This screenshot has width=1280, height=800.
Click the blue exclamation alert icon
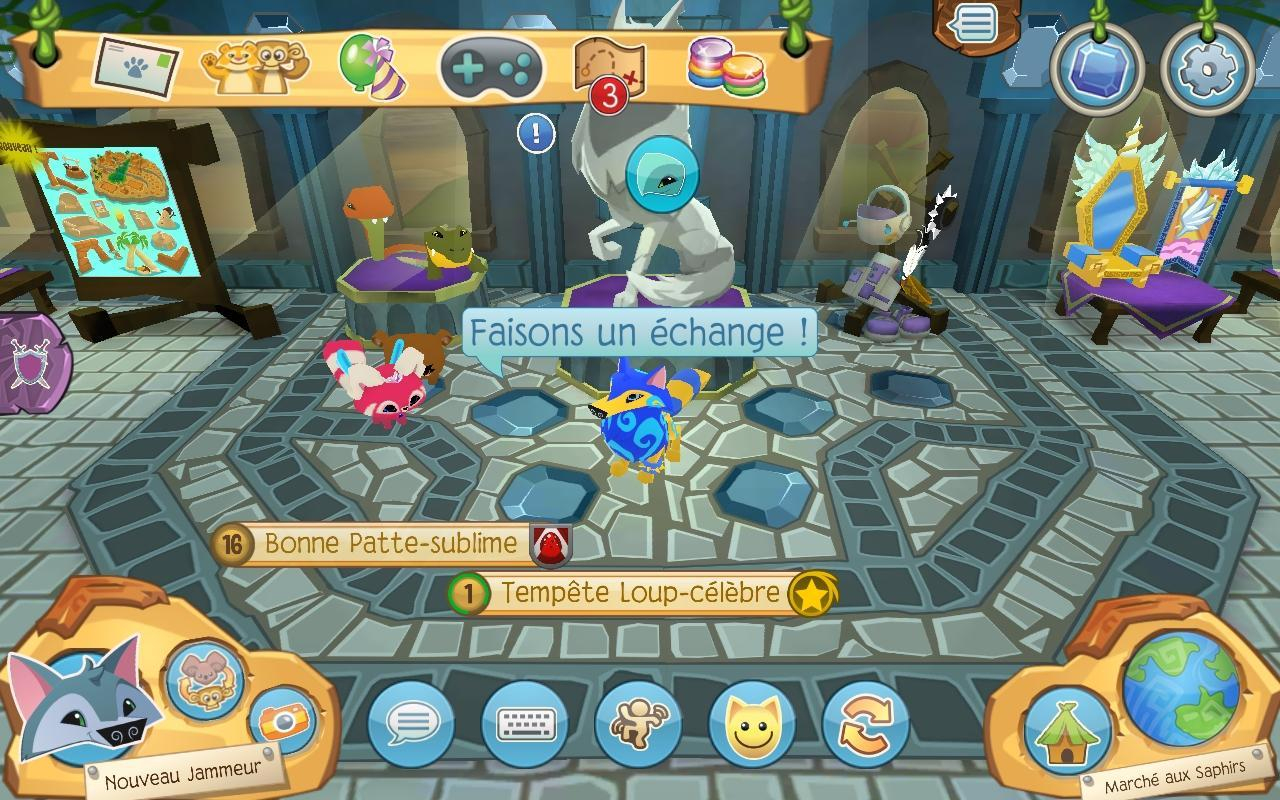click(x=536, y=133)
